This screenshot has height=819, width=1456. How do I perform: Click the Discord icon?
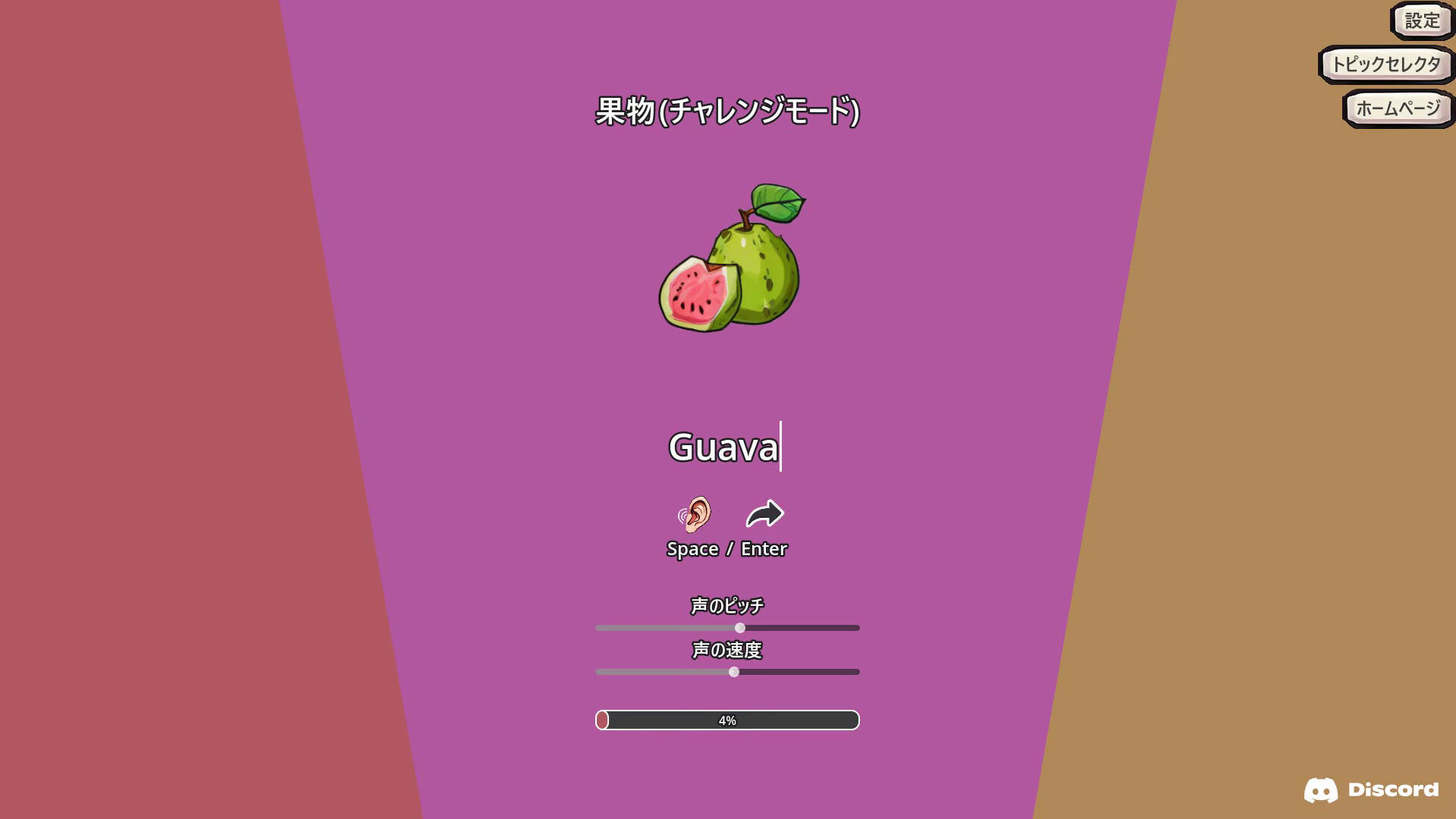pyautogui.click(x=1323, y=789)
